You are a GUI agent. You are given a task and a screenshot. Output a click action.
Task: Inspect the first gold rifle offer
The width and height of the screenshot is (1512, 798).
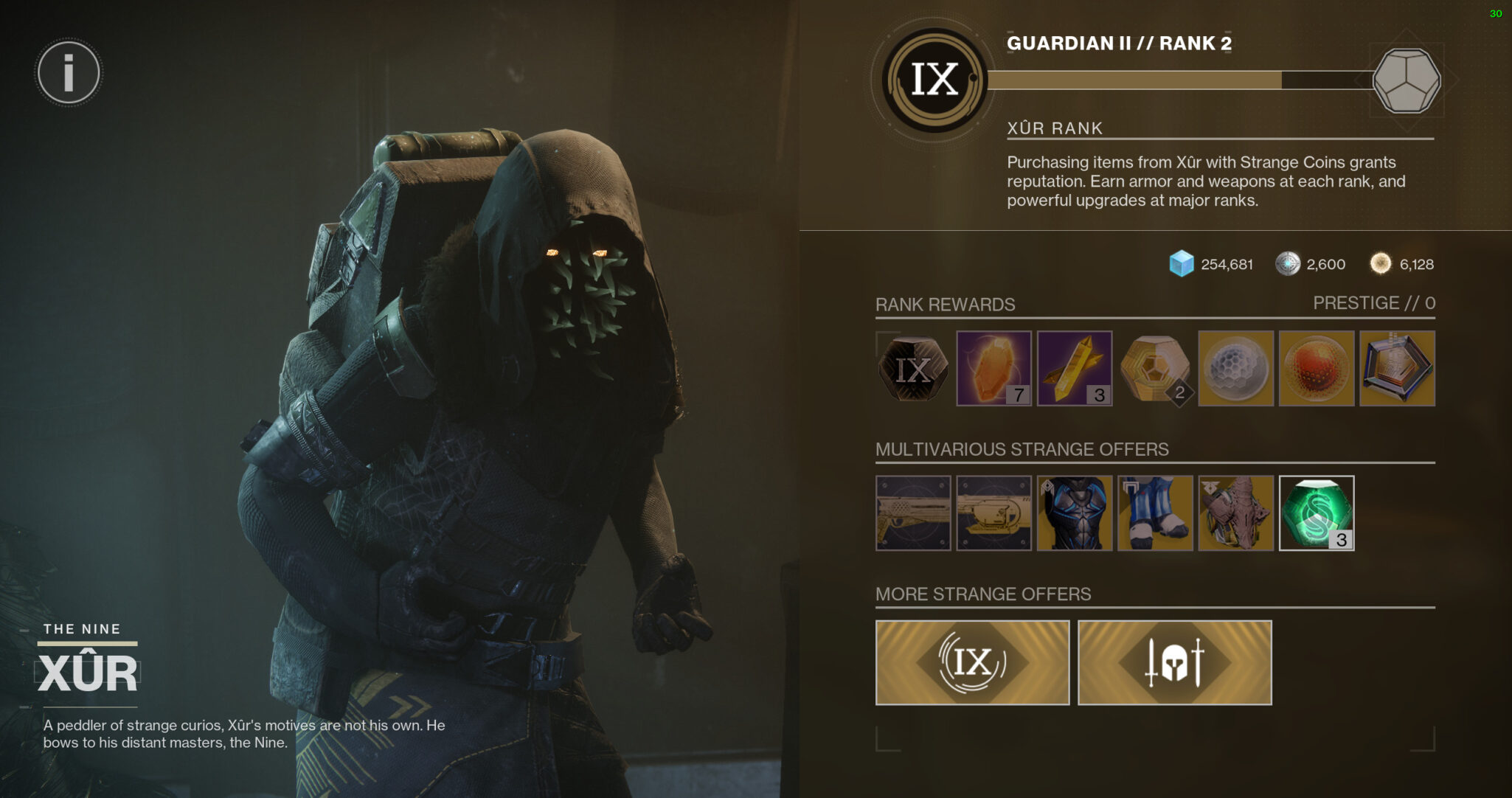[913, 513]
